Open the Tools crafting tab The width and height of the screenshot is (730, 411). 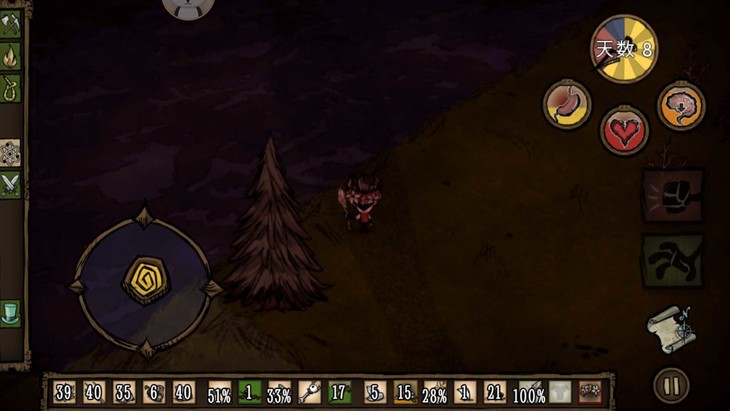tap(11, 24)
